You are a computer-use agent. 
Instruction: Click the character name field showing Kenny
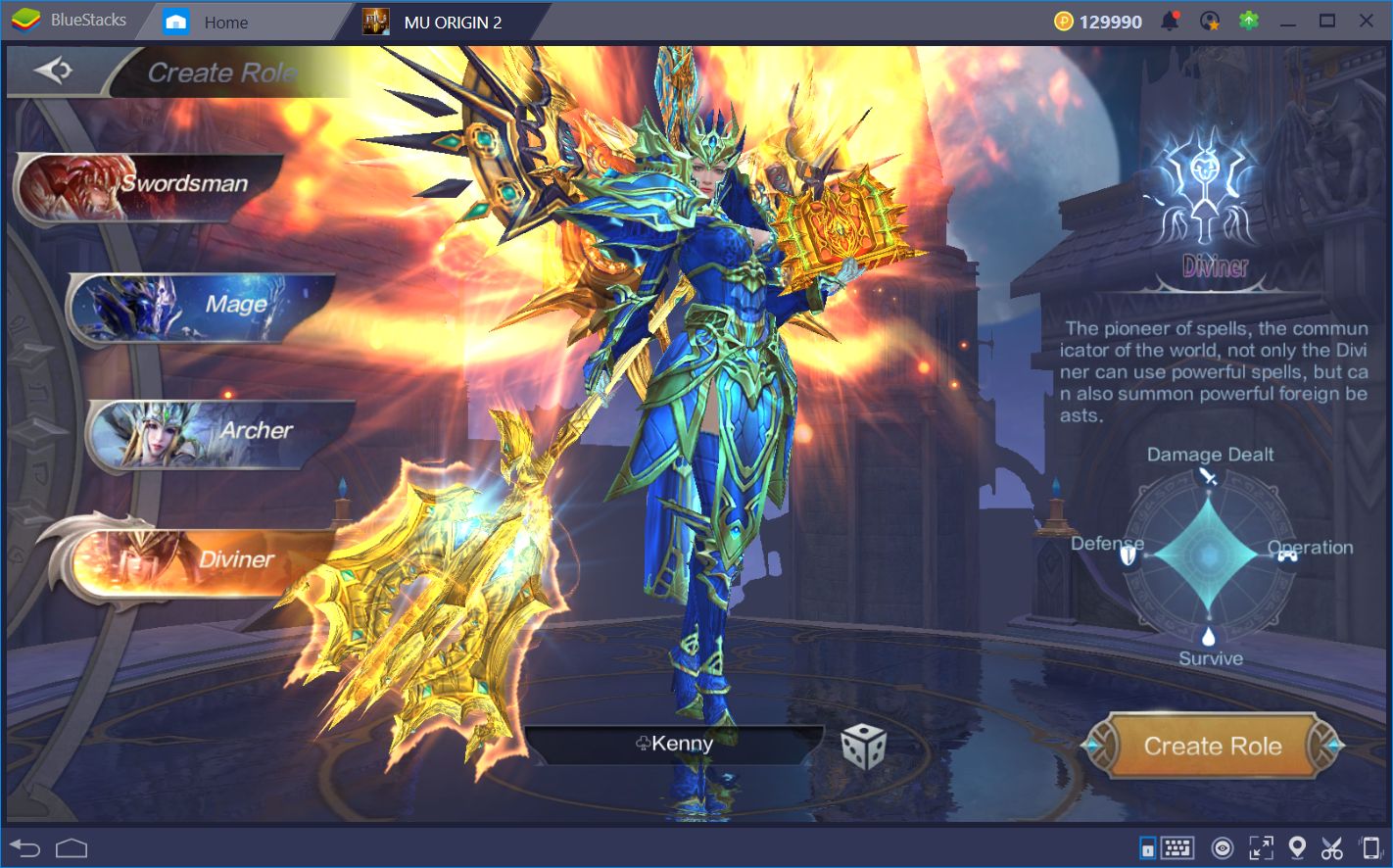click(676, 744)
